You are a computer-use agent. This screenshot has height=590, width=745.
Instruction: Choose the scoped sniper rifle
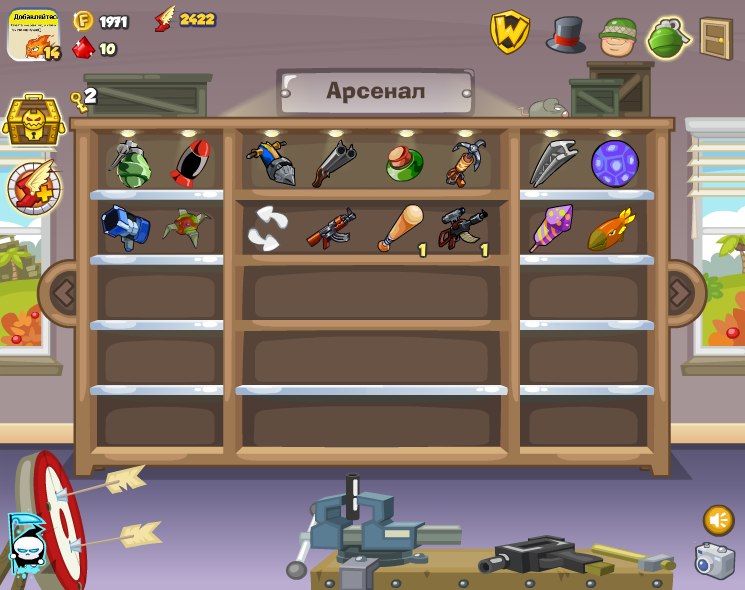pyautogui.click(x=463, y=229)
